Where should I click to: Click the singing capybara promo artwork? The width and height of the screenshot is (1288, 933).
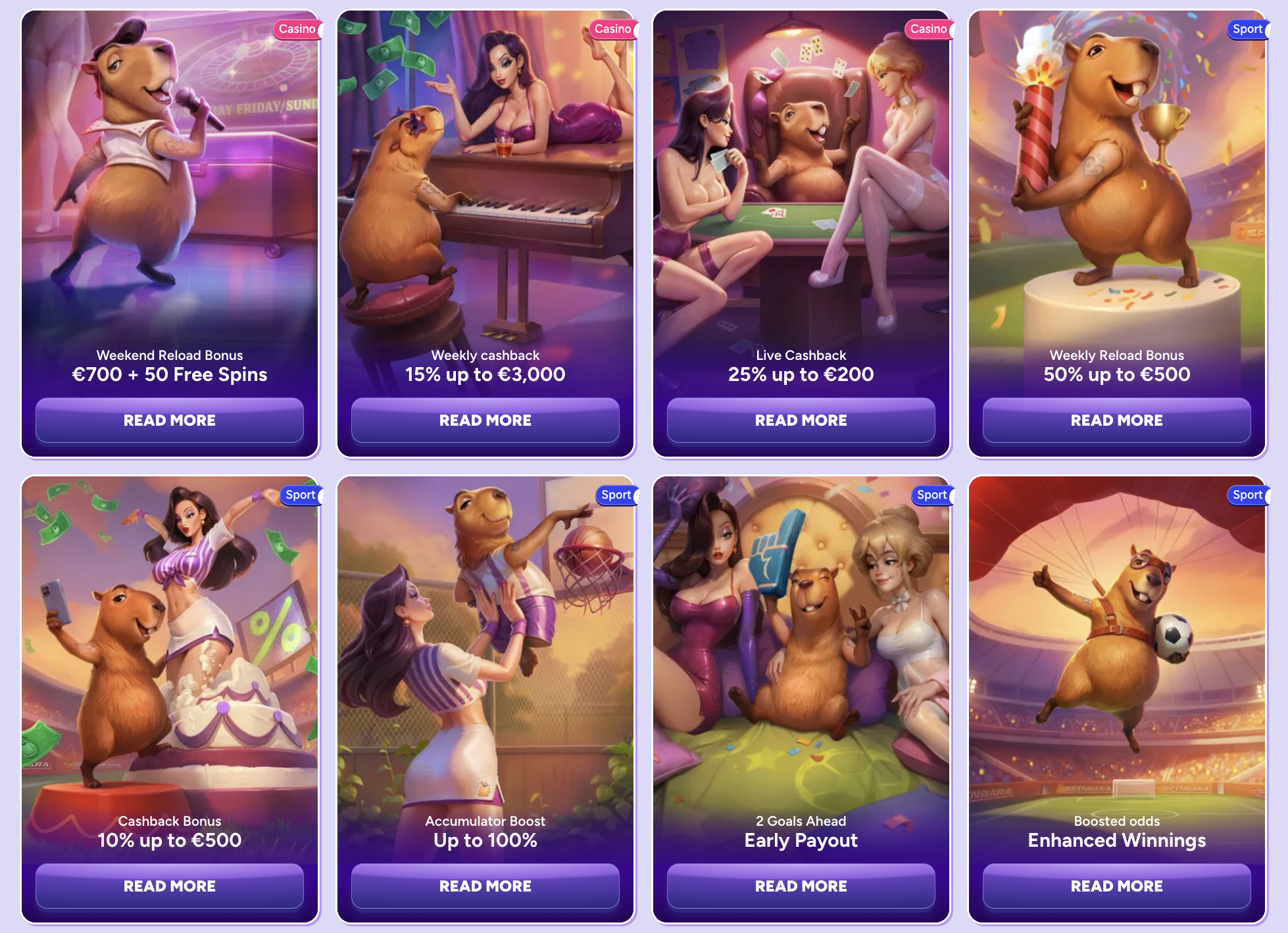(170, 184)
